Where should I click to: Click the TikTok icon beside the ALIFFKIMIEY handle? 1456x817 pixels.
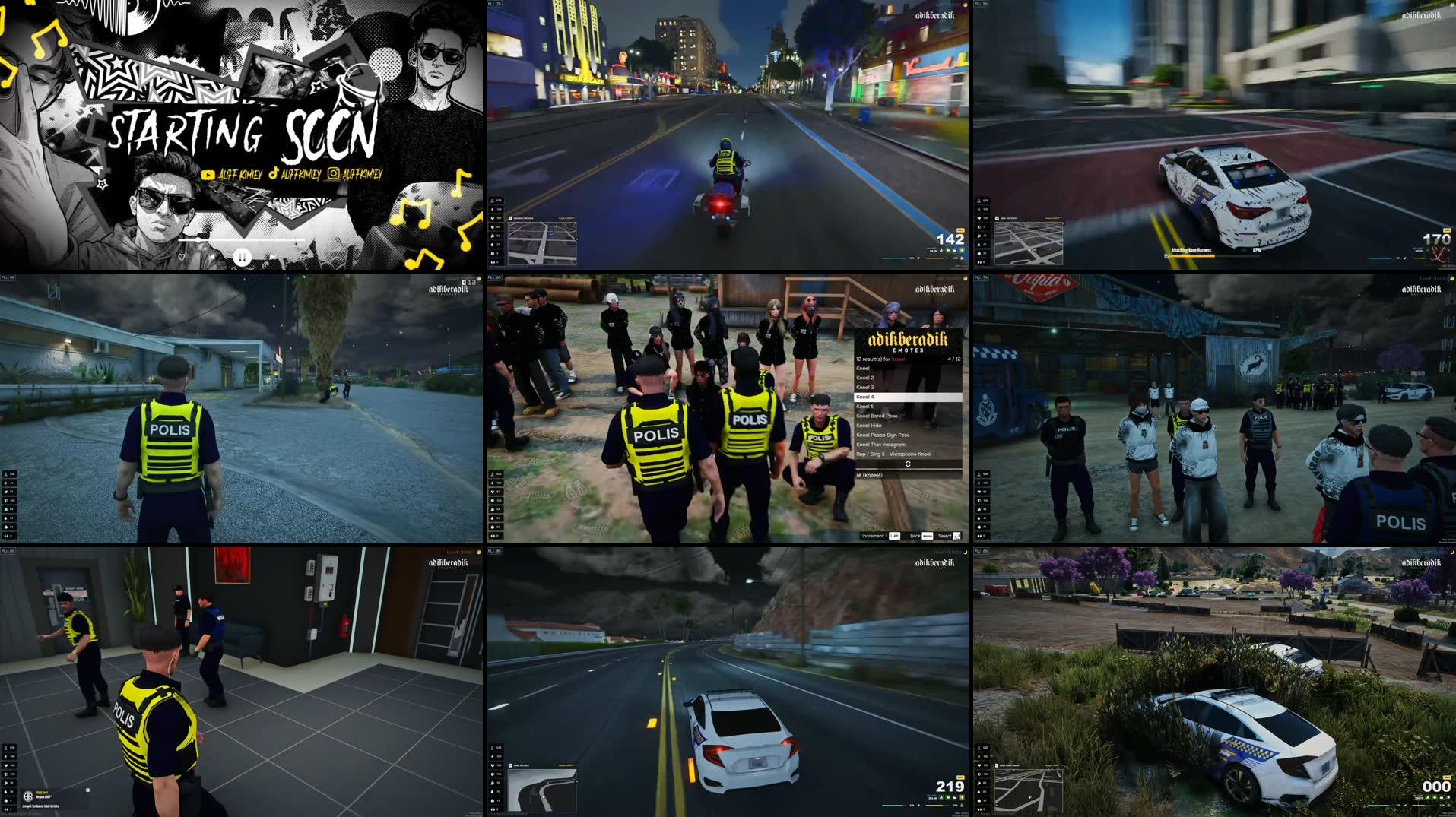pyautogui.click(x=274, y=175)
